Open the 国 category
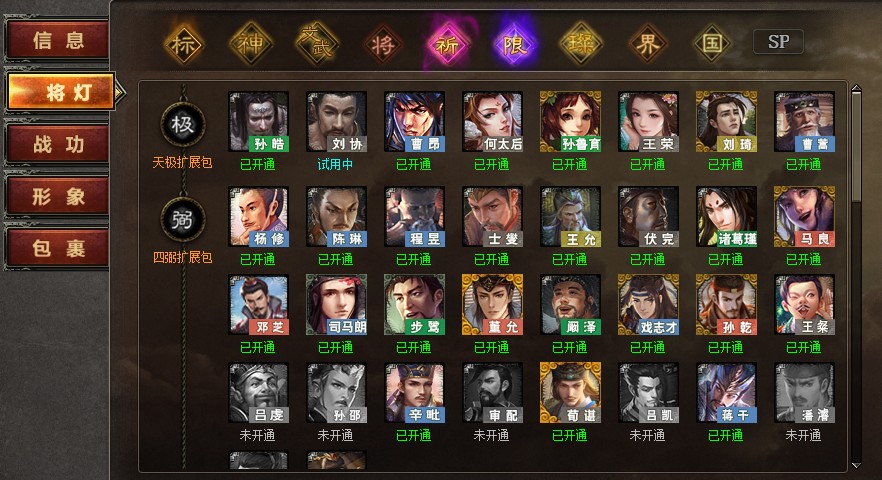The height and width of the screenshot is (480, 882). 712,44
